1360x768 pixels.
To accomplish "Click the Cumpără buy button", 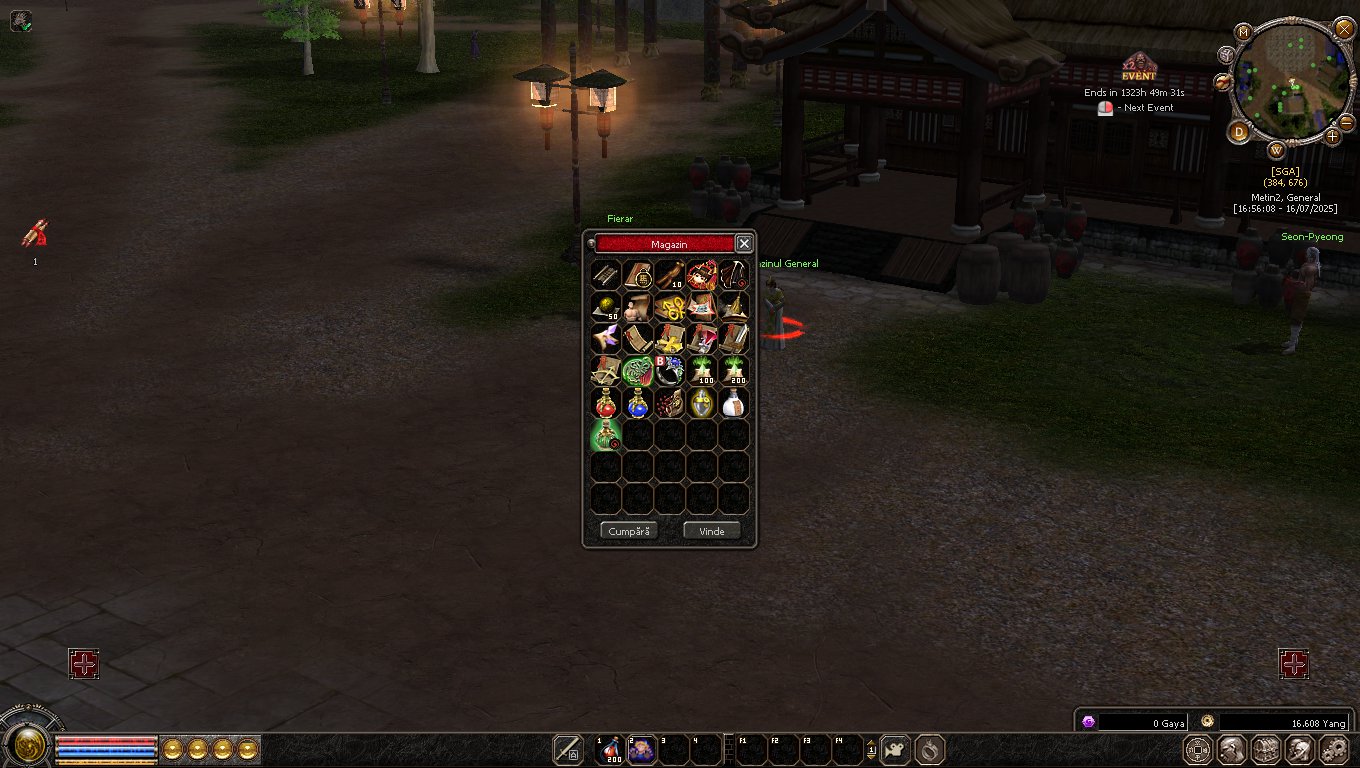I will click(x=629, y=531).
